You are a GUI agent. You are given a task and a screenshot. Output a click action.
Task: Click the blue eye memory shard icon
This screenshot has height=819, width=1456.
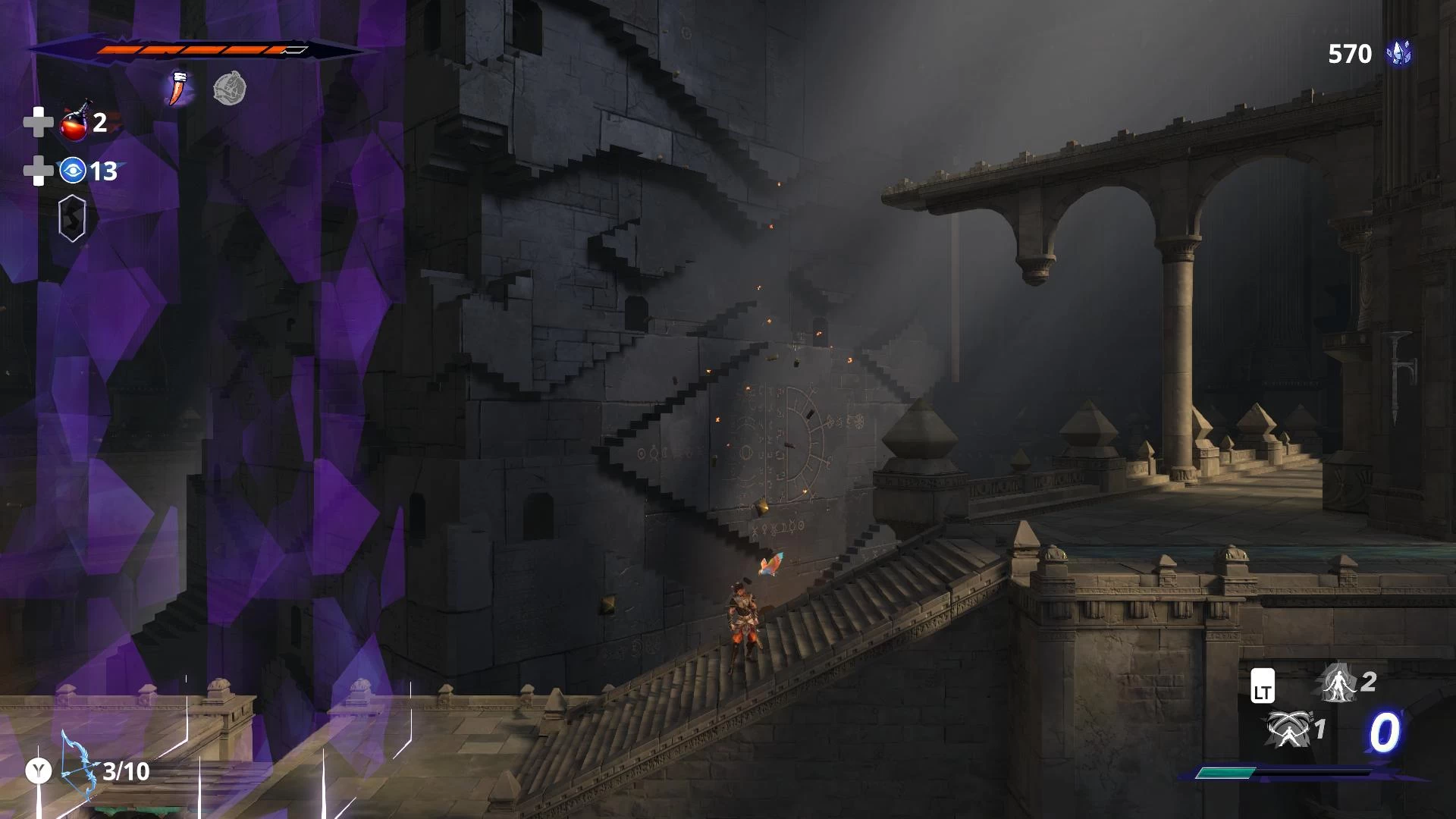click(x=73, y=171)
